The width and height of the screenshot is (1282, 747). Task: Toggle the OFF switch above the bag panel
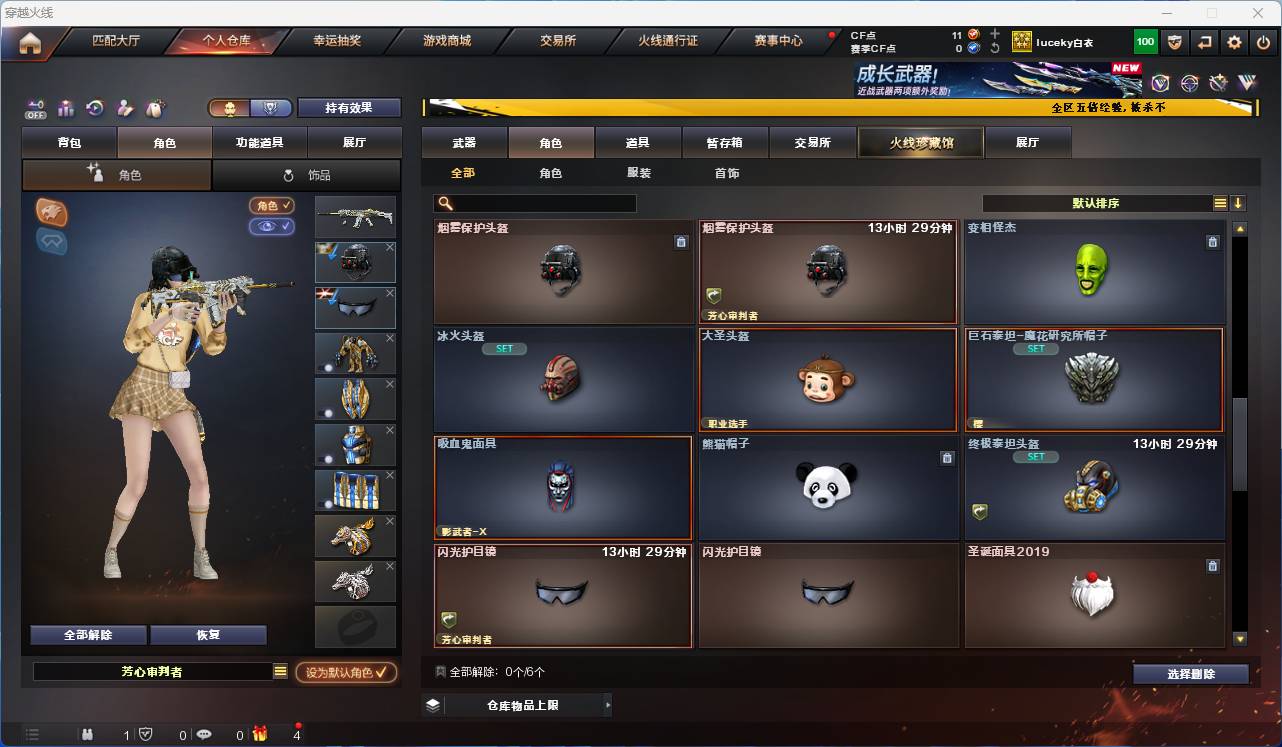point(35,108)
